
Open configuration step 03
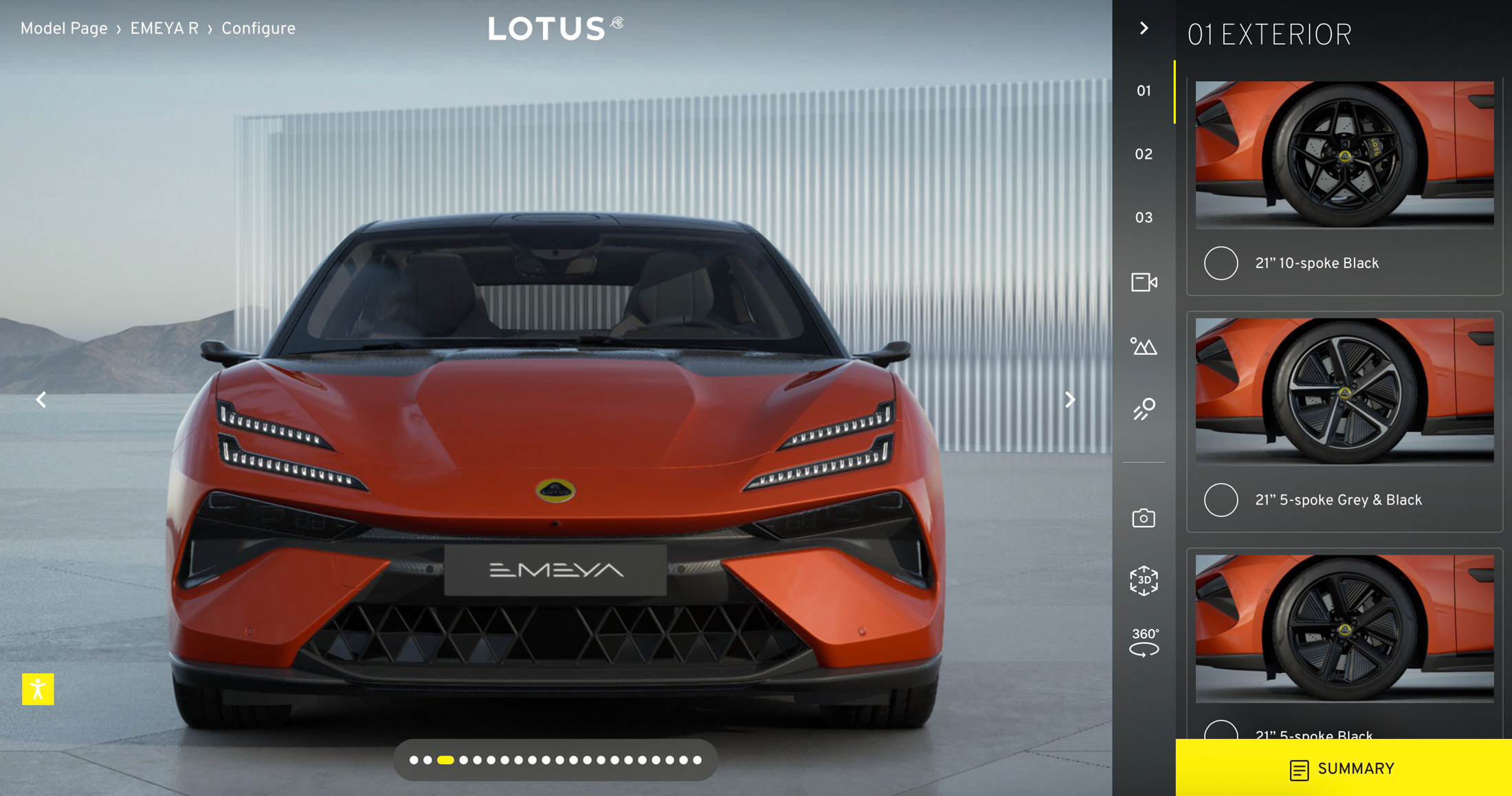click(1143, 217)
